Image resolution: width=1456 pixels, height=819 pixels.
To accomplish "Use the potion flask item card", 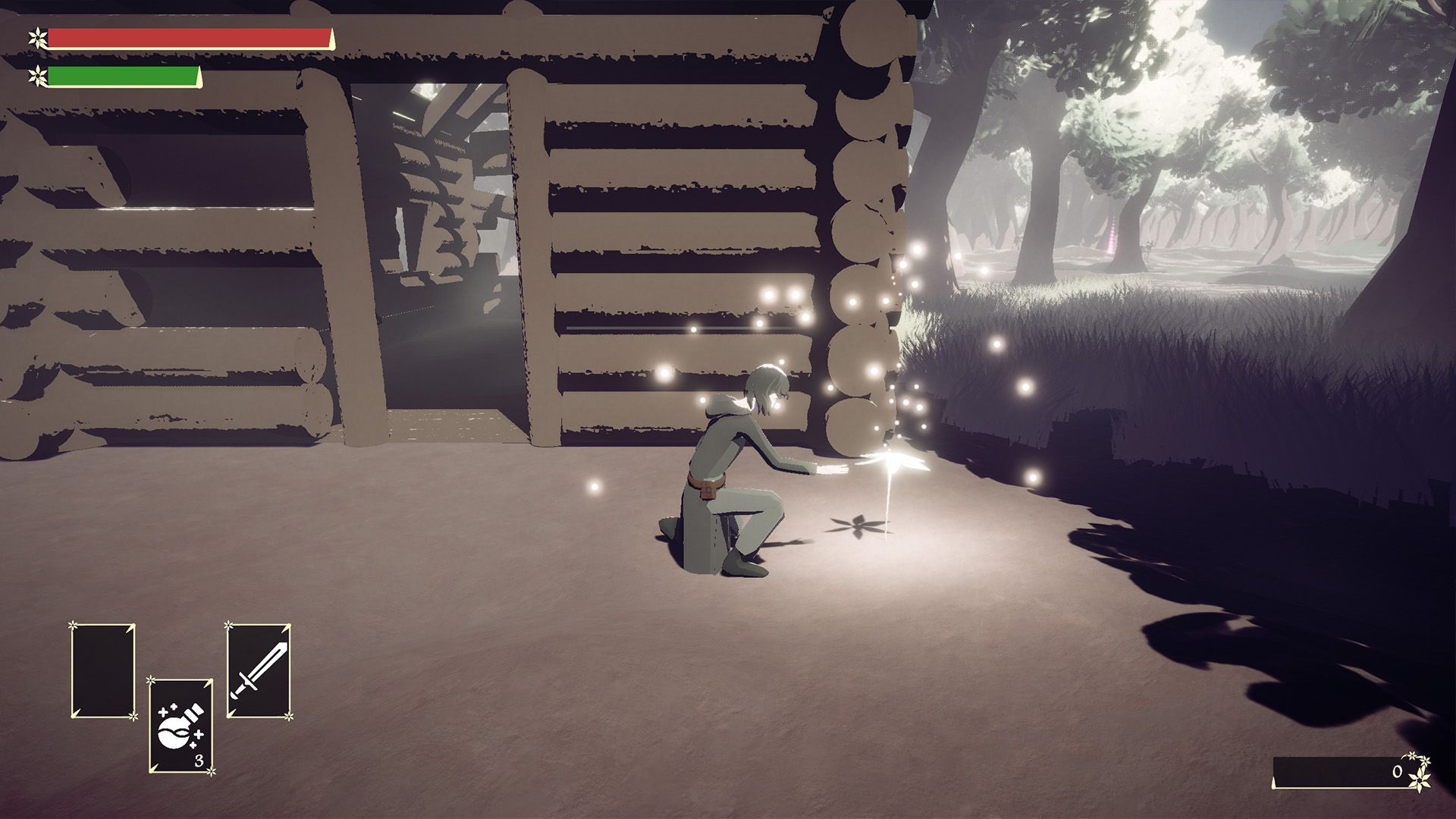I will (x=180, y=726).
